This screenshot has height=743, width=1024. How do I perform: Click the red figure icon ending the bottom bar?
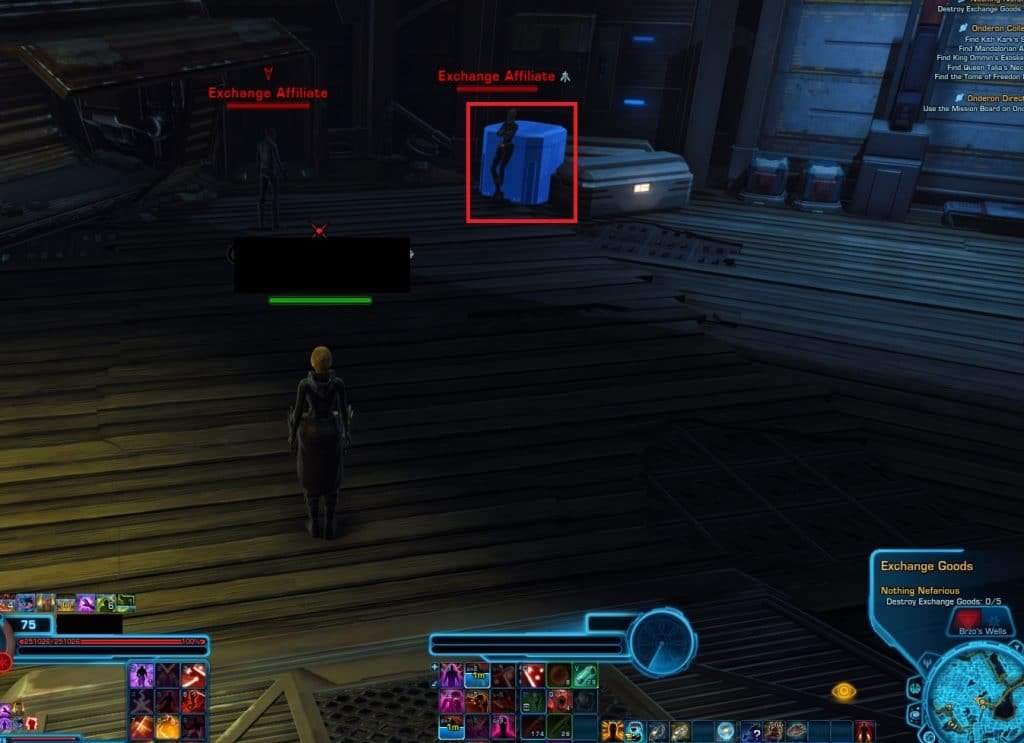click(x=866, y=731)
